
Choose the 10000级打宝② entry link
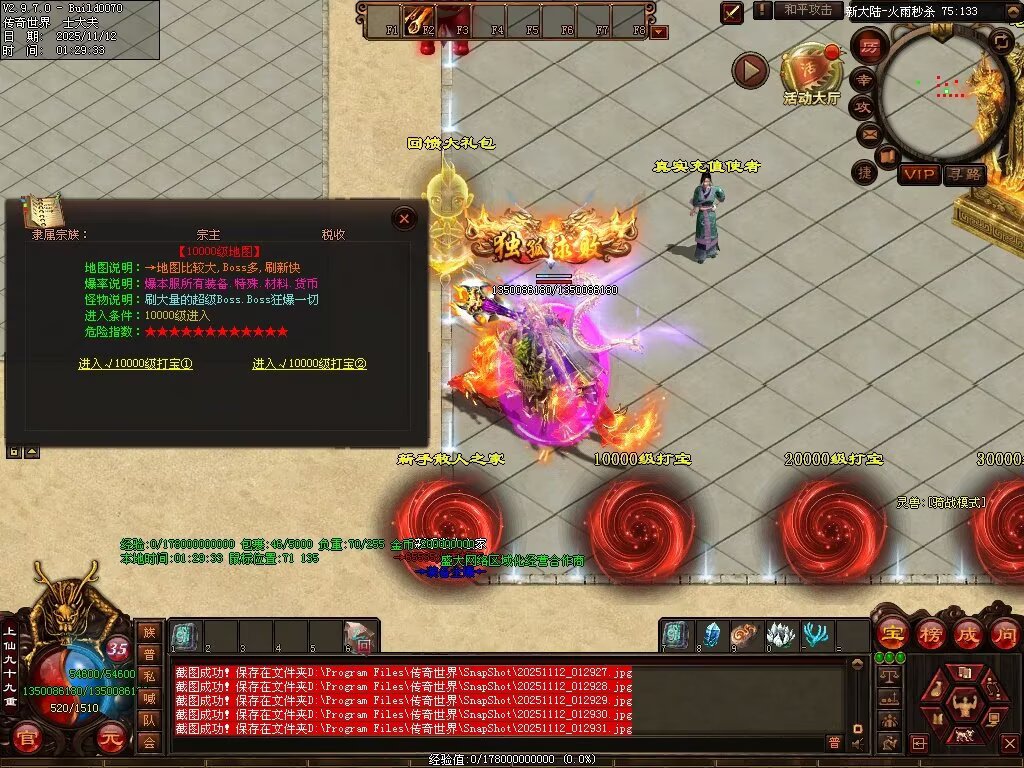pos(309,364)
